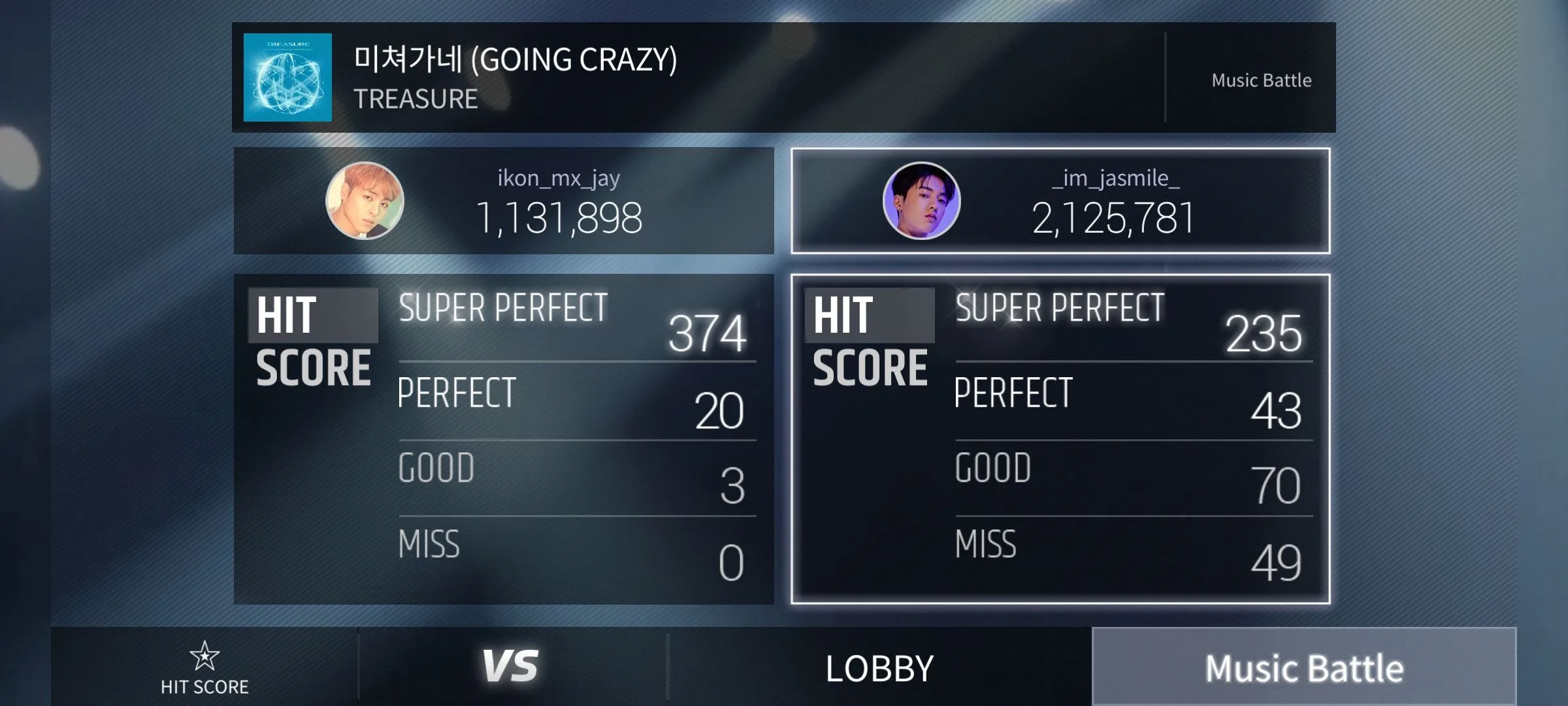Start another Music Battle
The image size is (1568, 706).
point(1304,668)
